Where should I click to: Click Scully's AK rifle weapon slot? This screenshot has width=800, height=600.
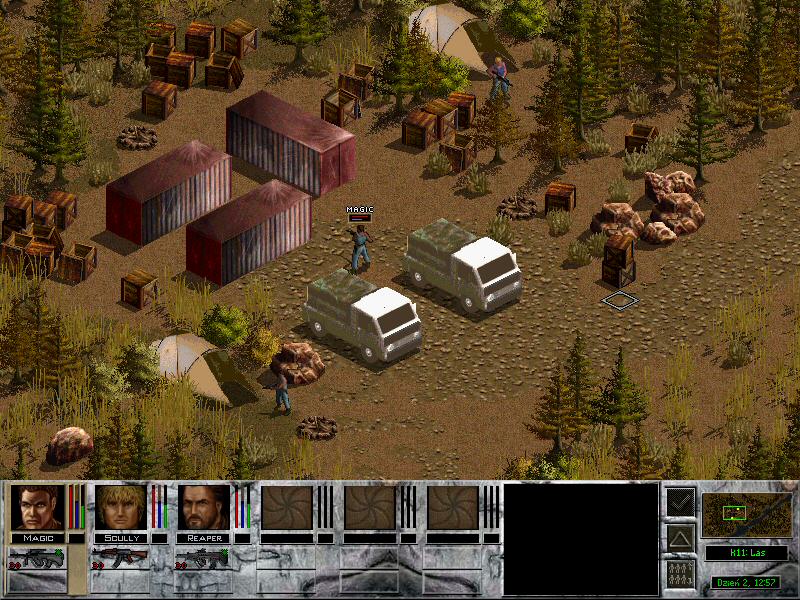point(121,558)
